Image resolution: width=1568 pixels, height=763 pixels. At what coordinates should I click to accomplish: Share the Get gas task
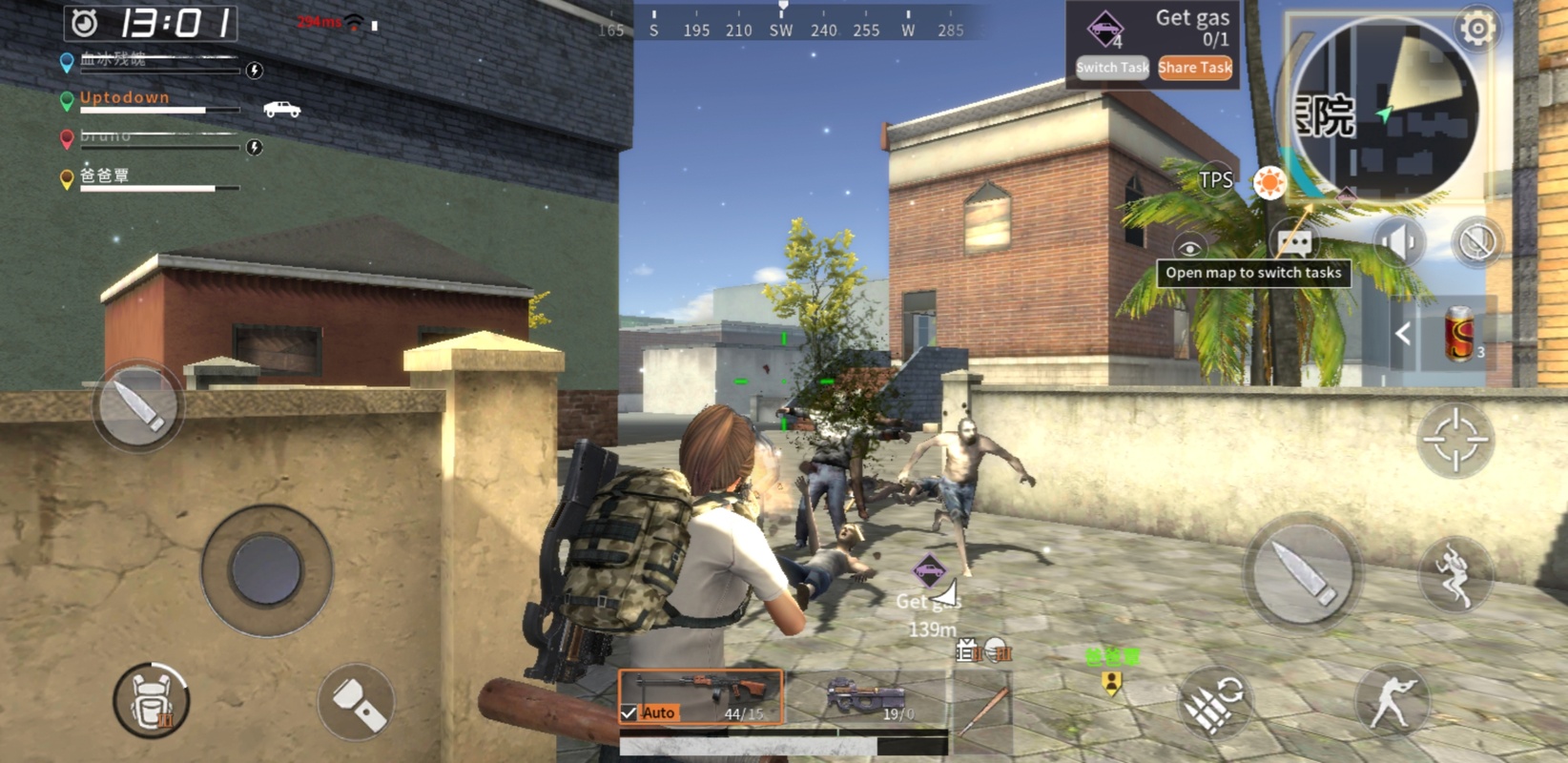point(1195,68)
